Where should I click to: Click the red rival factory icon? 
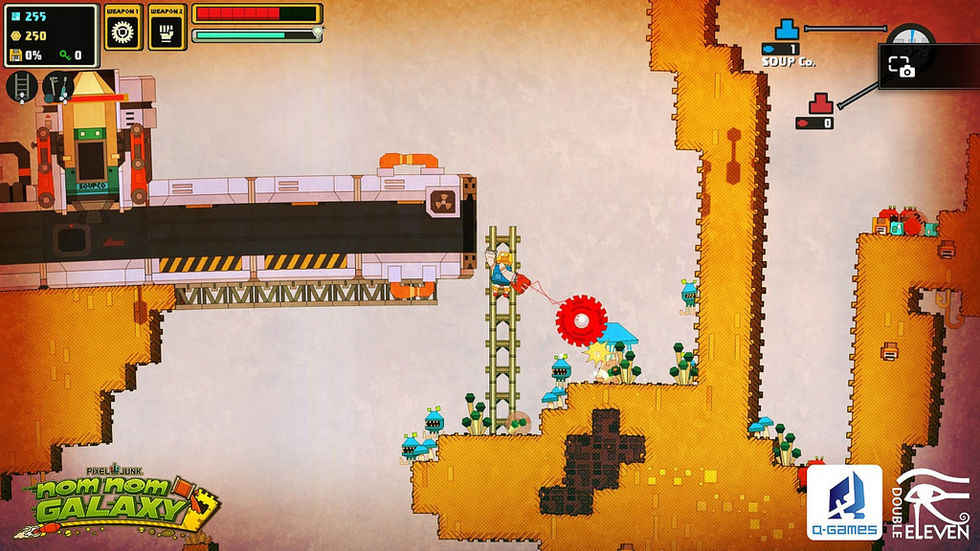821,102
